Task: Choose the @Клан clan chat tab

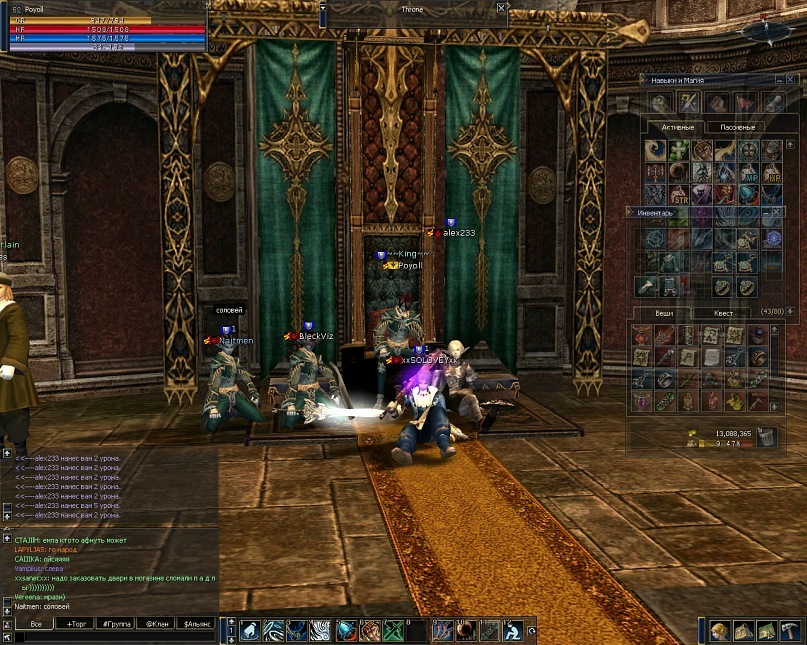Action: point(156,623)
